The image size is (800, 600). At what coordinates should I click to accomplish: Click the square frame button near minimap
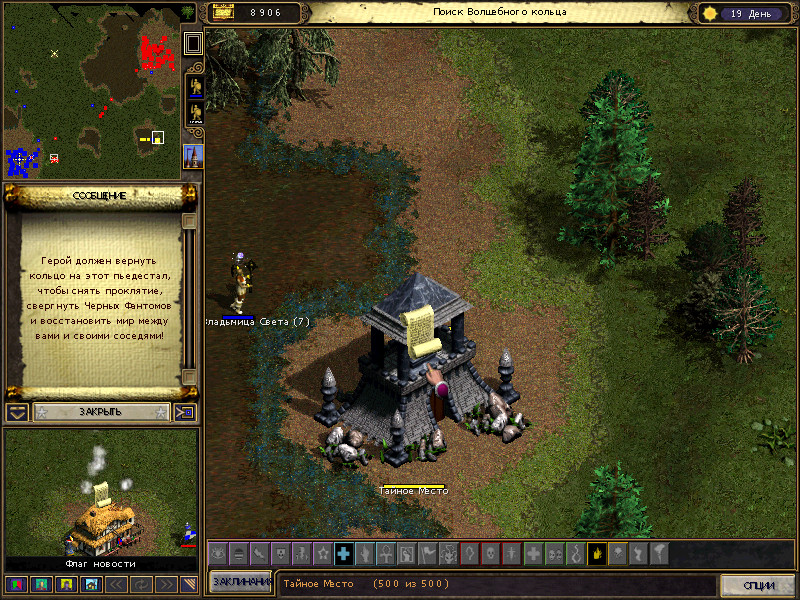(193, 43)
